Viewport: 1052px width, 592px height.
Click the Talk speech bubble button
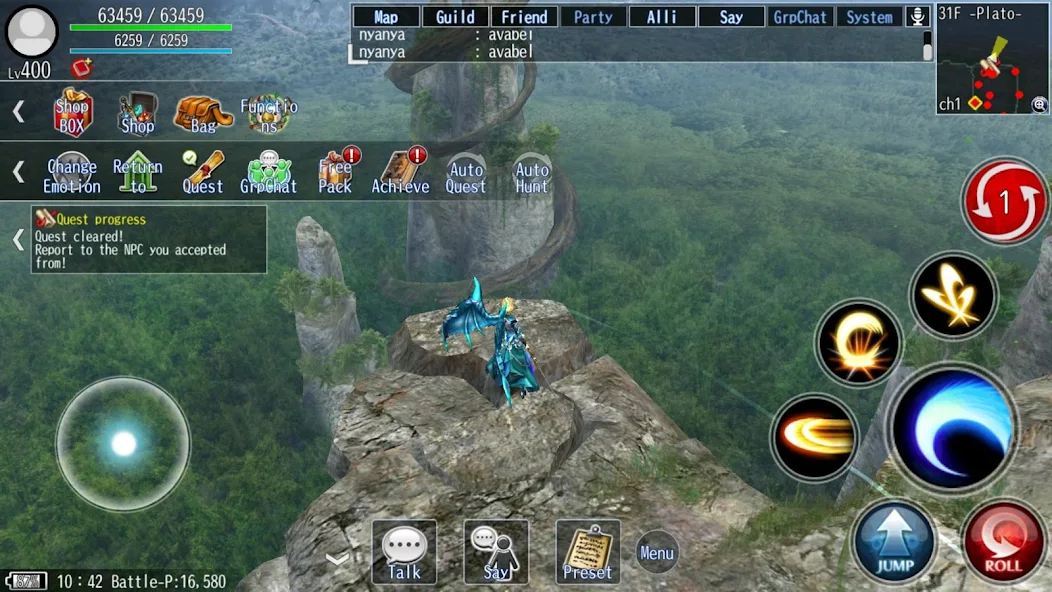pyautogui.click(x=404, y=552)
